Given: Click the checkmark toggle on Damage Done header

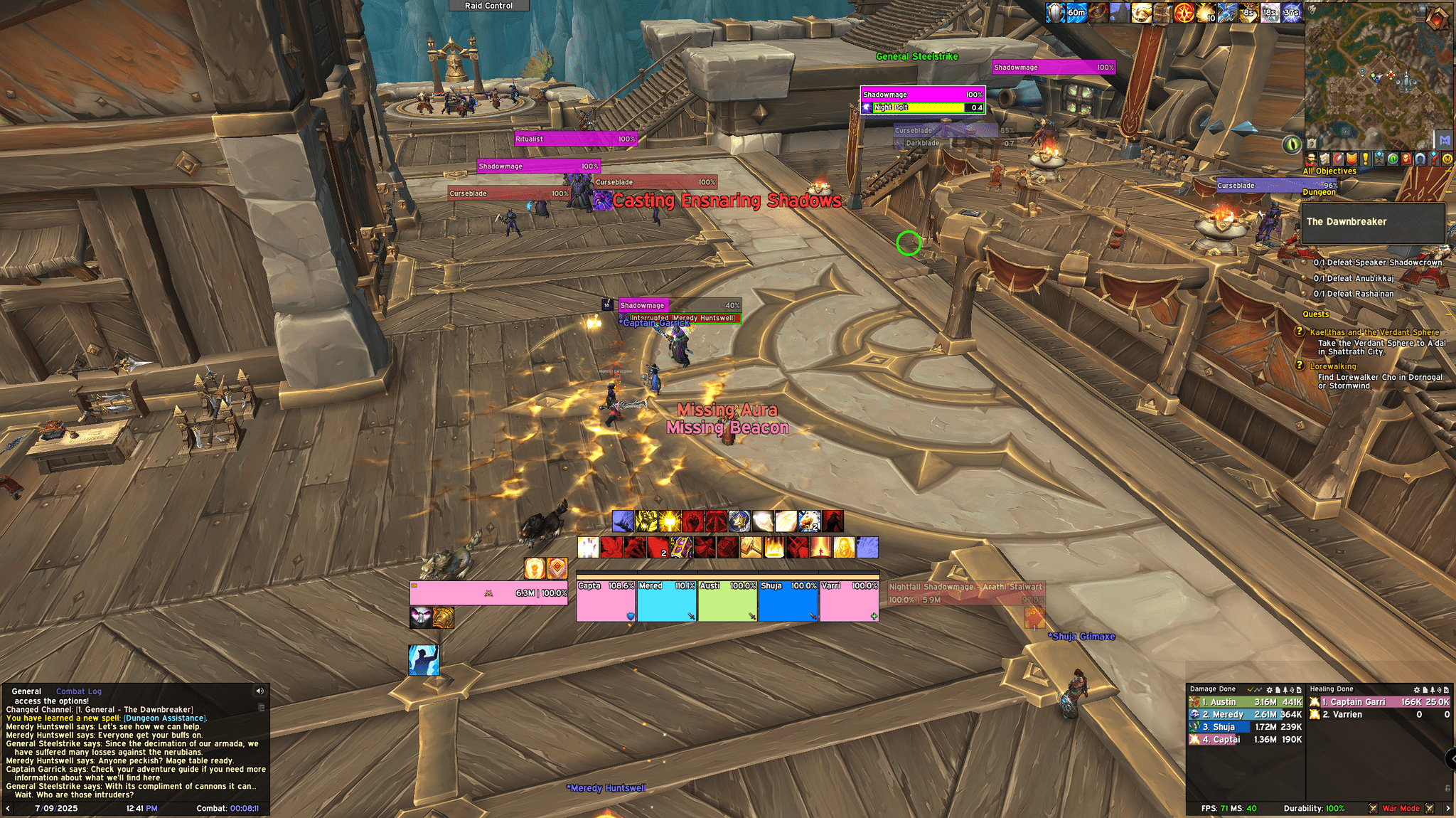Looking at the screenshot, I should pyautogui.click(x=1250, y=689).
